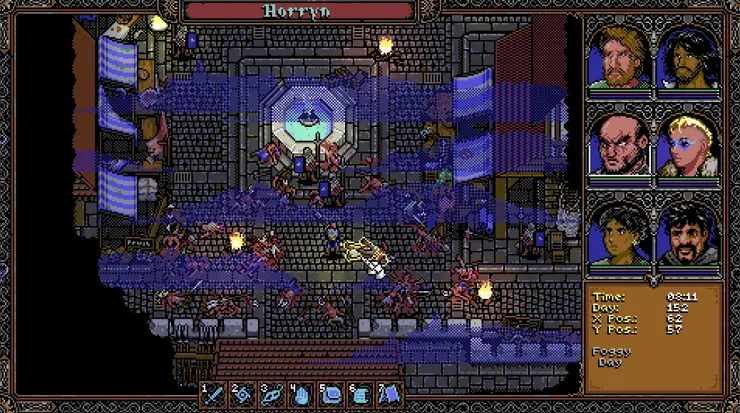Select the blonde woman with blue face paint
740x413 pixels.
click(x=688, y=145)
